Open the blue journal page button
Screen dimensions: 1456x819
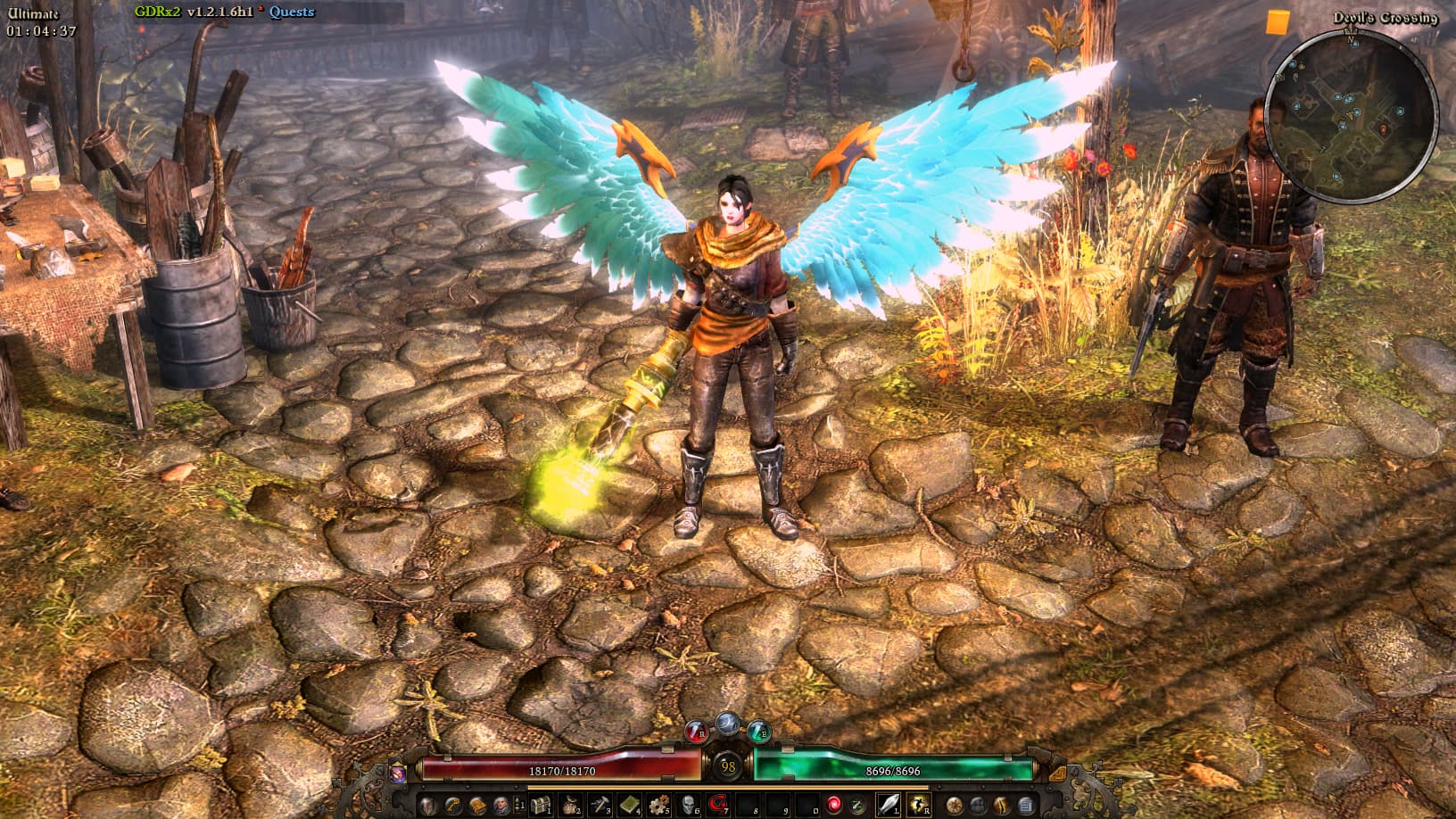[1026, 805]
